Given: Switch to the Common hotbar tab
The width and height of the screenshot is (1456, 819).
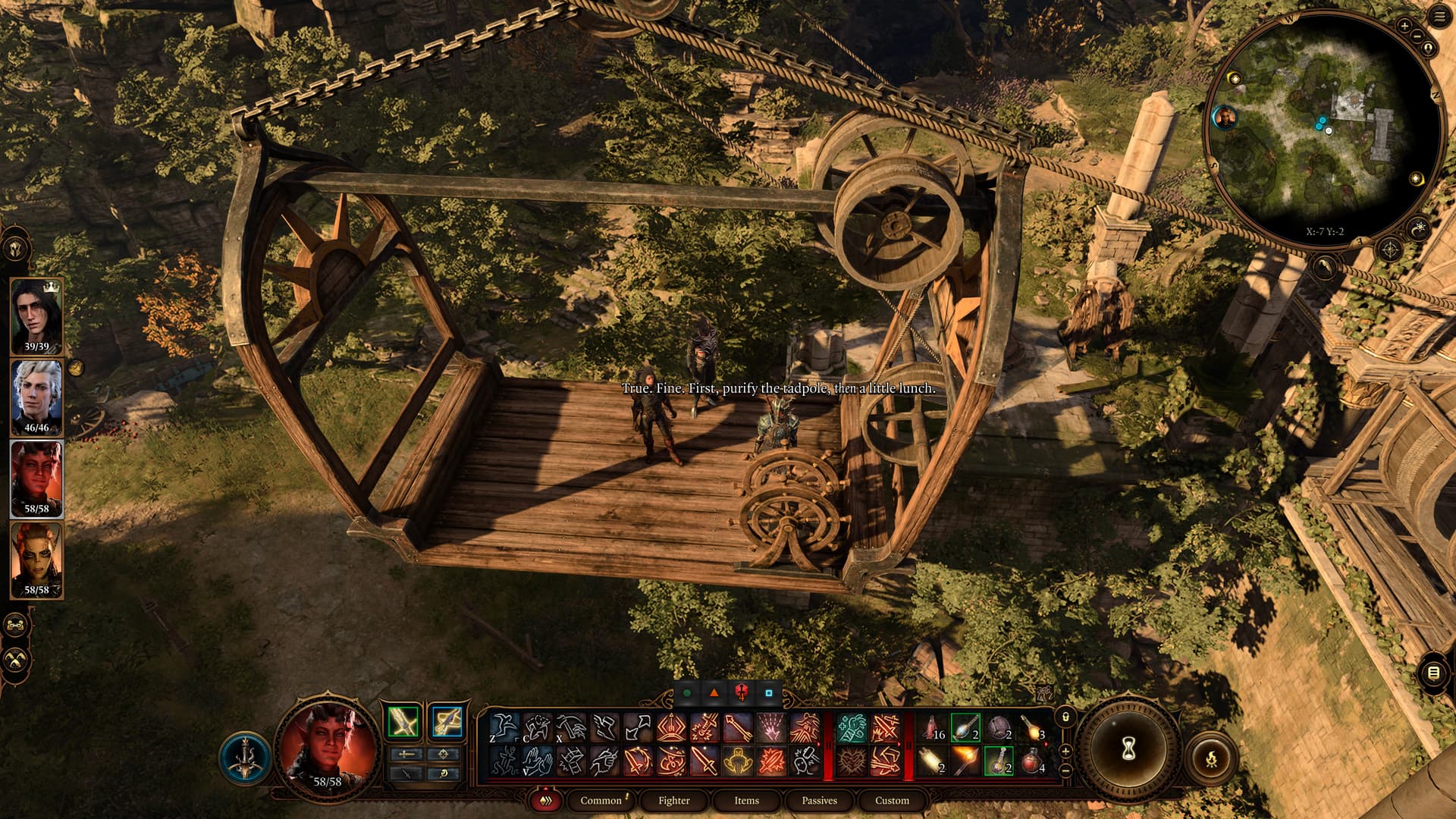Looking at the screenshot, I should coord(601,800).
